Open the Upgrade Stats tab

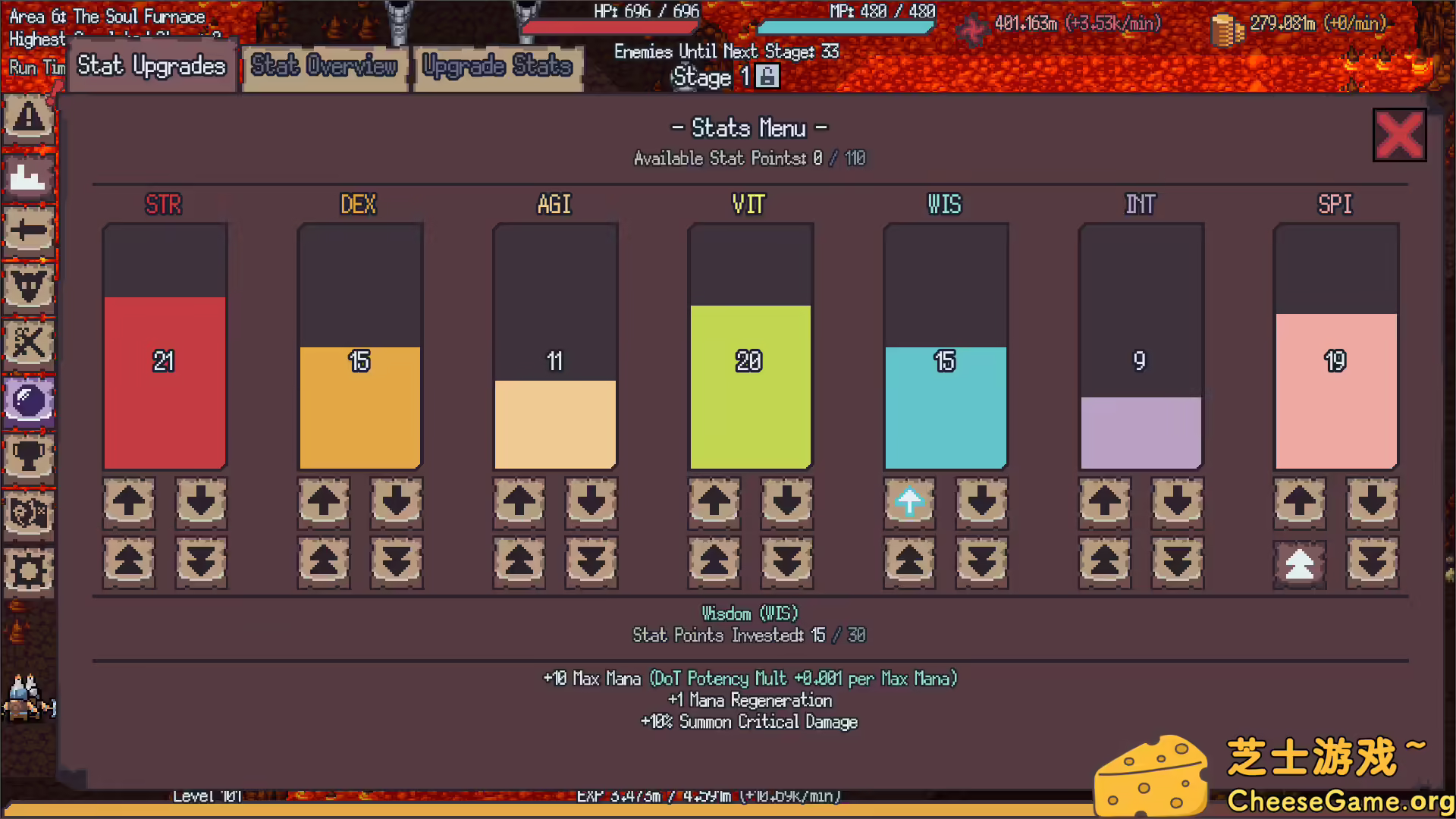497,67
